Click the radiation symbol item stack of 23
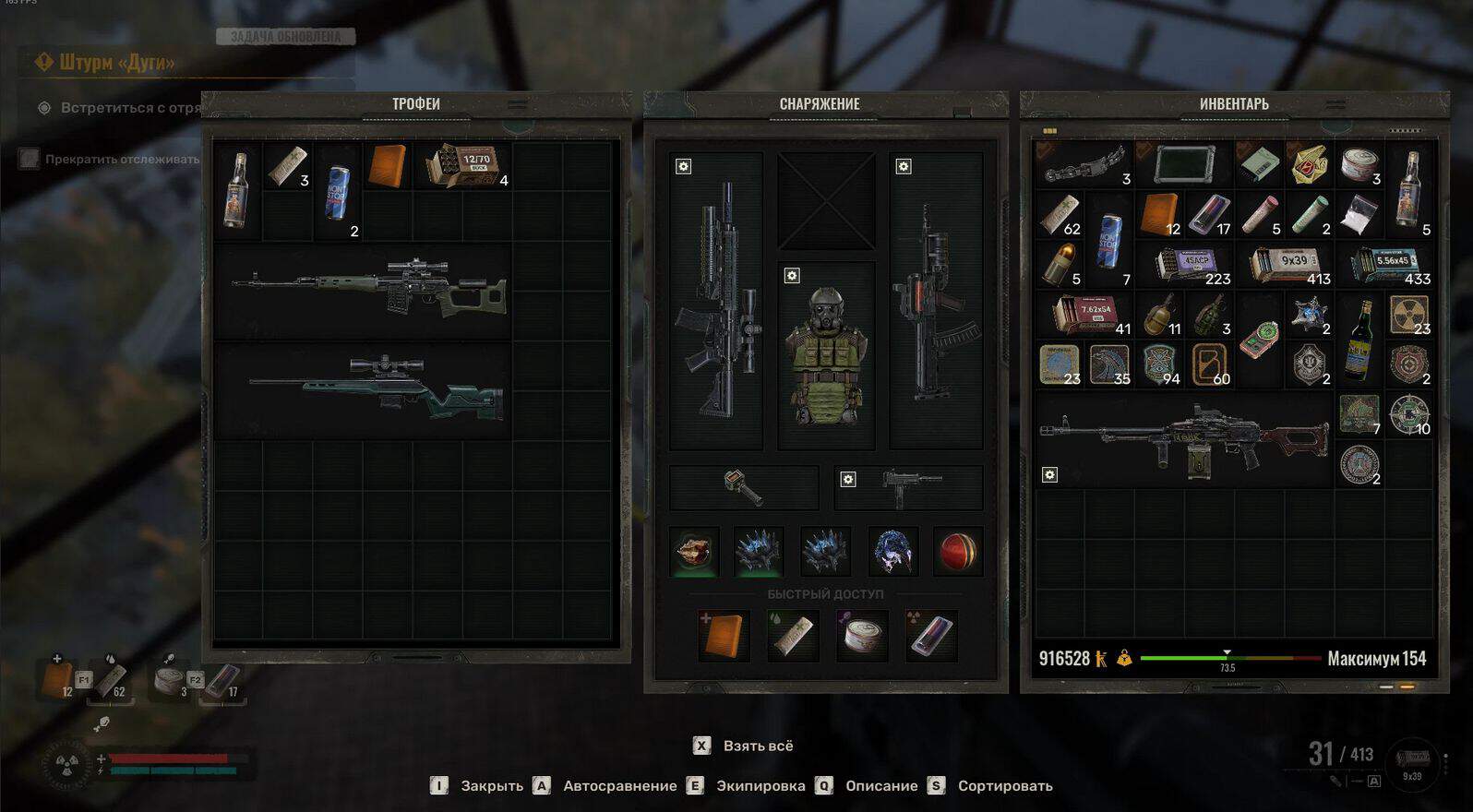Screen dimensions: 1473x812 point(1408,315)
